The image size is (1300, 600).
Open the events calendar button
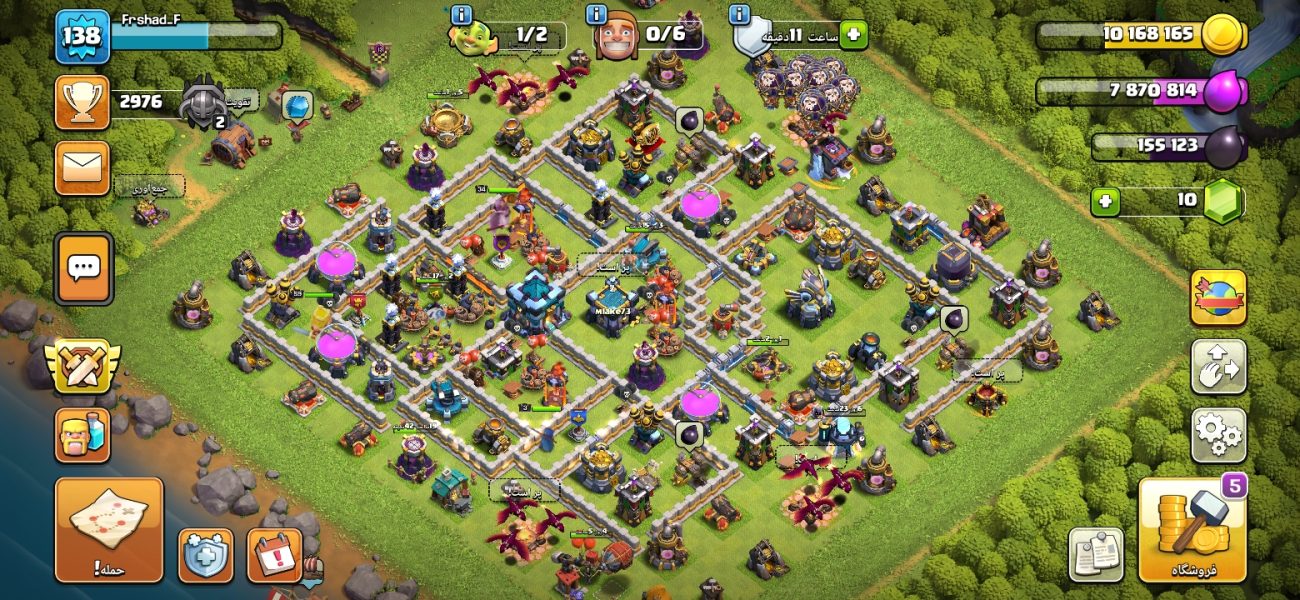274,555
